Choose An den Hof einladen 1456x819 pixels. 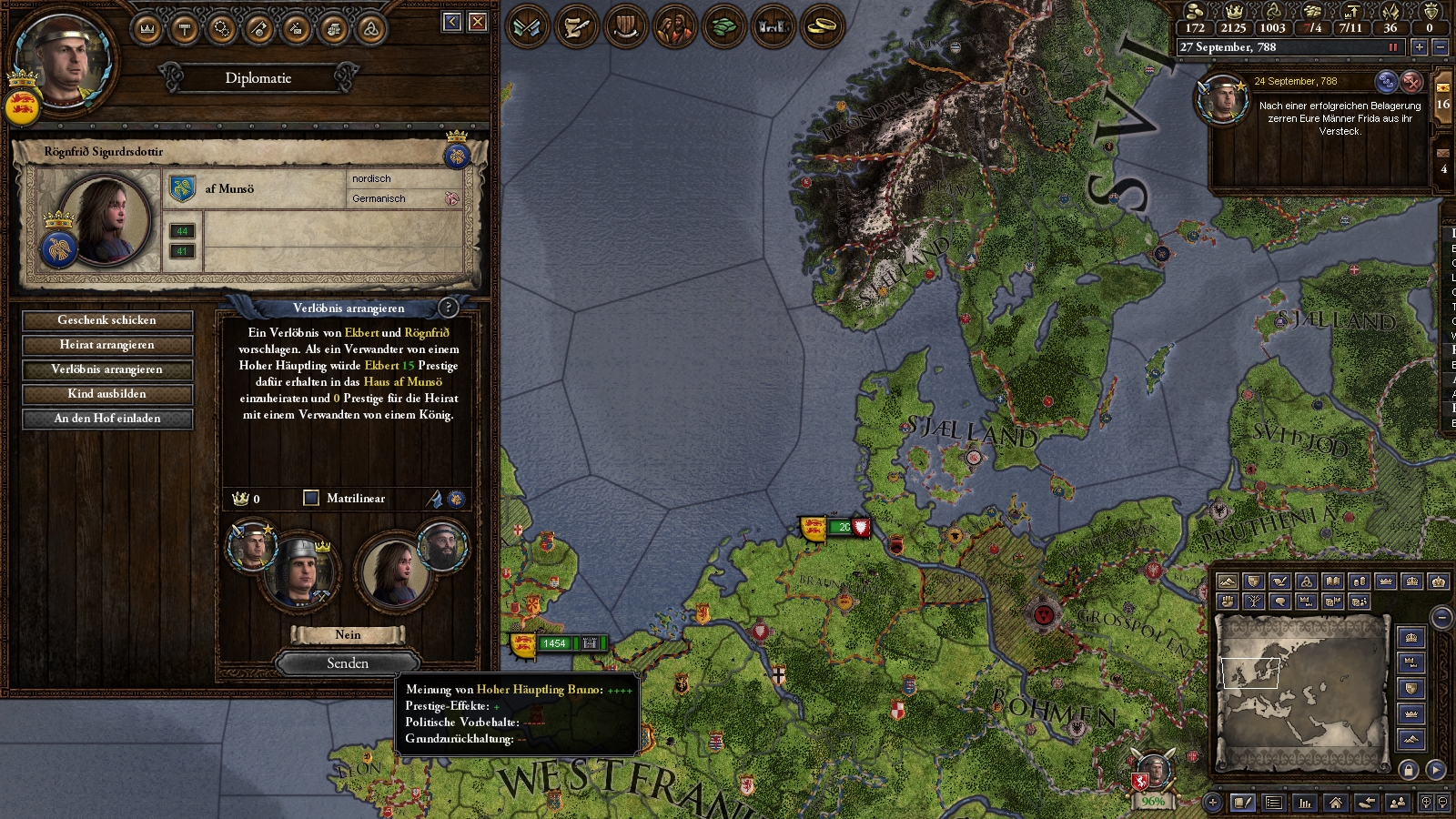(x=107, y=419)
